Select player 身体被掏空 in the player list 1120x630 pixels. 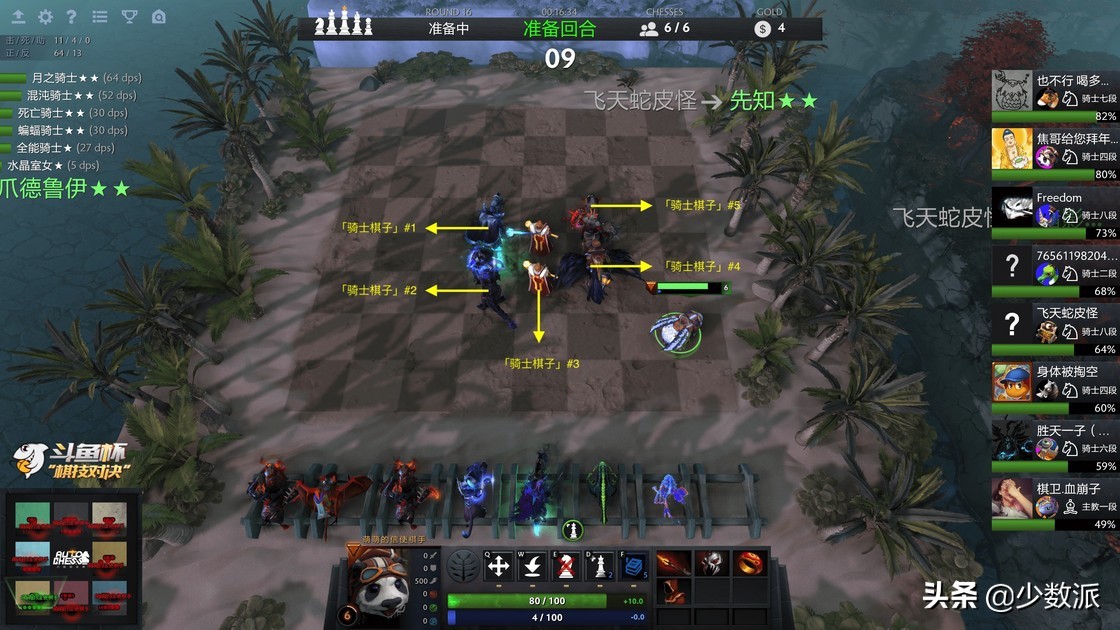[1054, 384]
